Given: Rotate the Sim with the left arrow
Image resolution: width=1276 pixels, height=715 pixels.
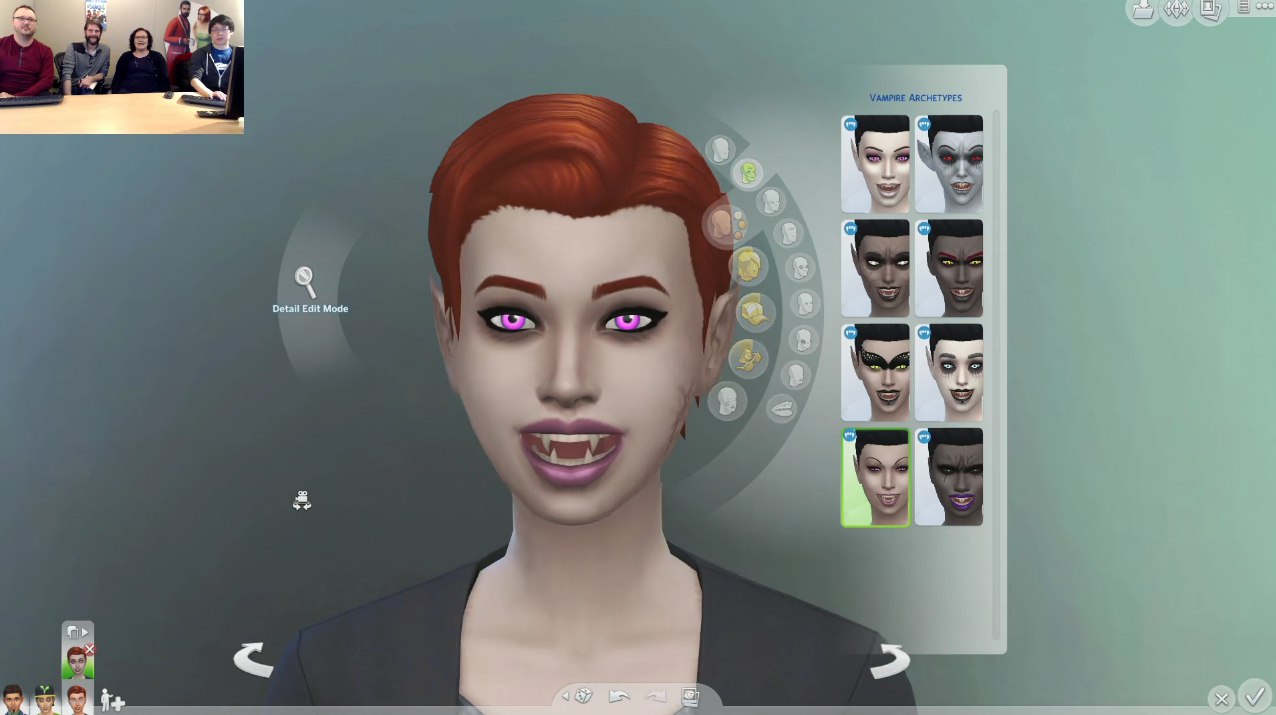Looking at the screenshot, I should tap(253, 660).
